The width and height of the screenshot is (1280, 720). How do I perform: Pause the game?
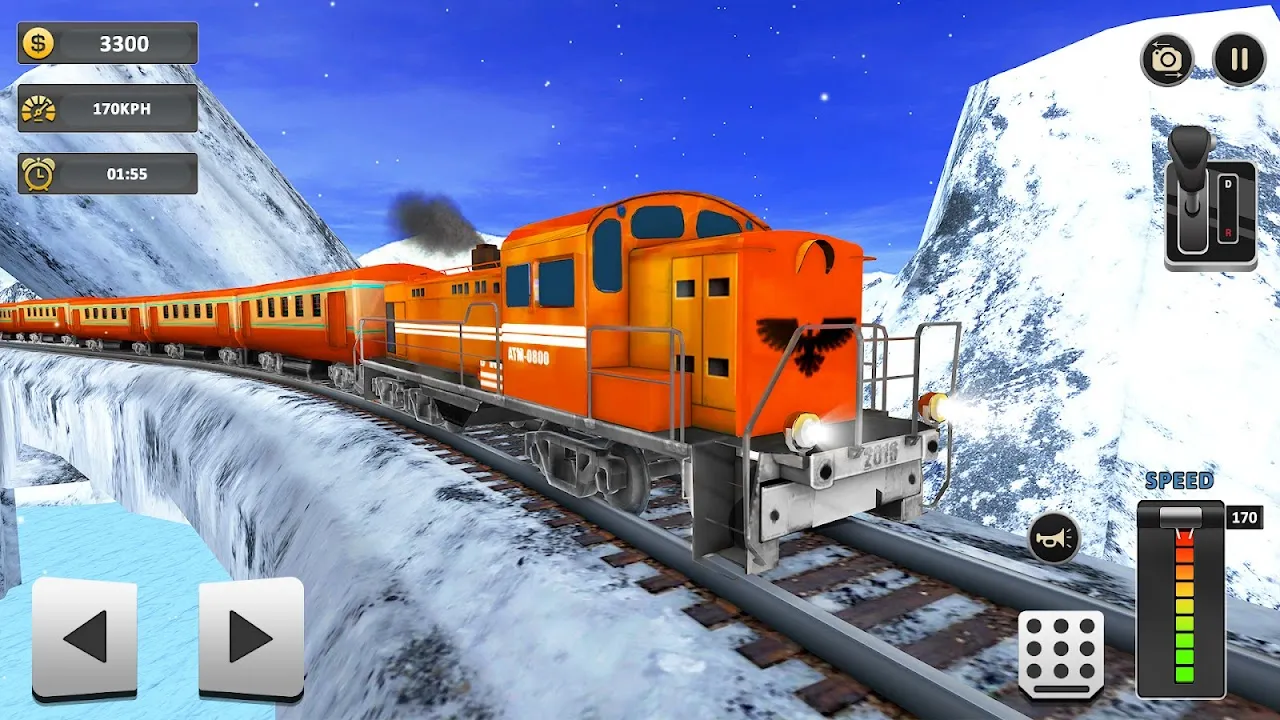click(x=1237, y=57)
